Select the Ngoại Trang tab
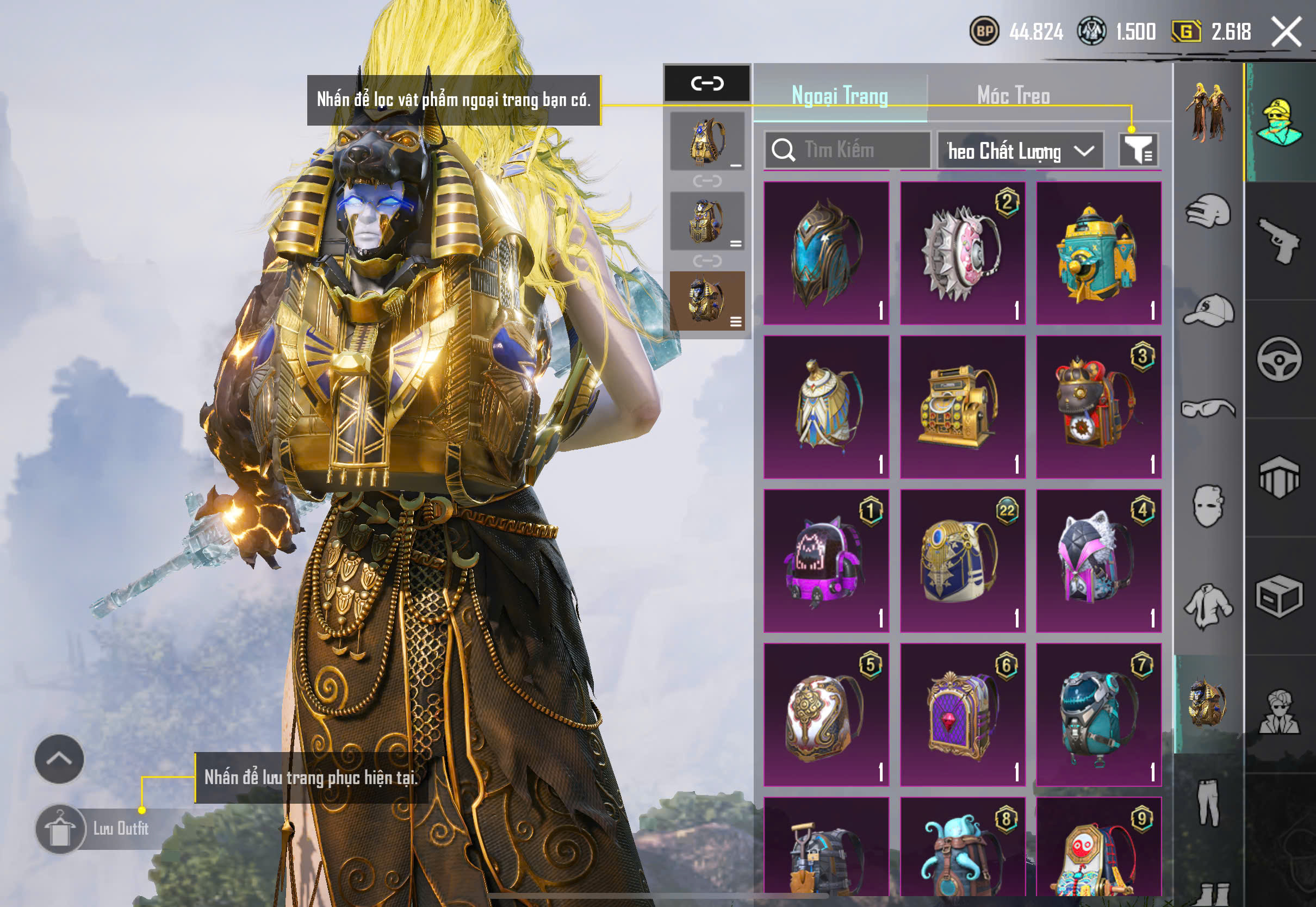This screenshot has width=1316, height=907. [x=840, y=96]
